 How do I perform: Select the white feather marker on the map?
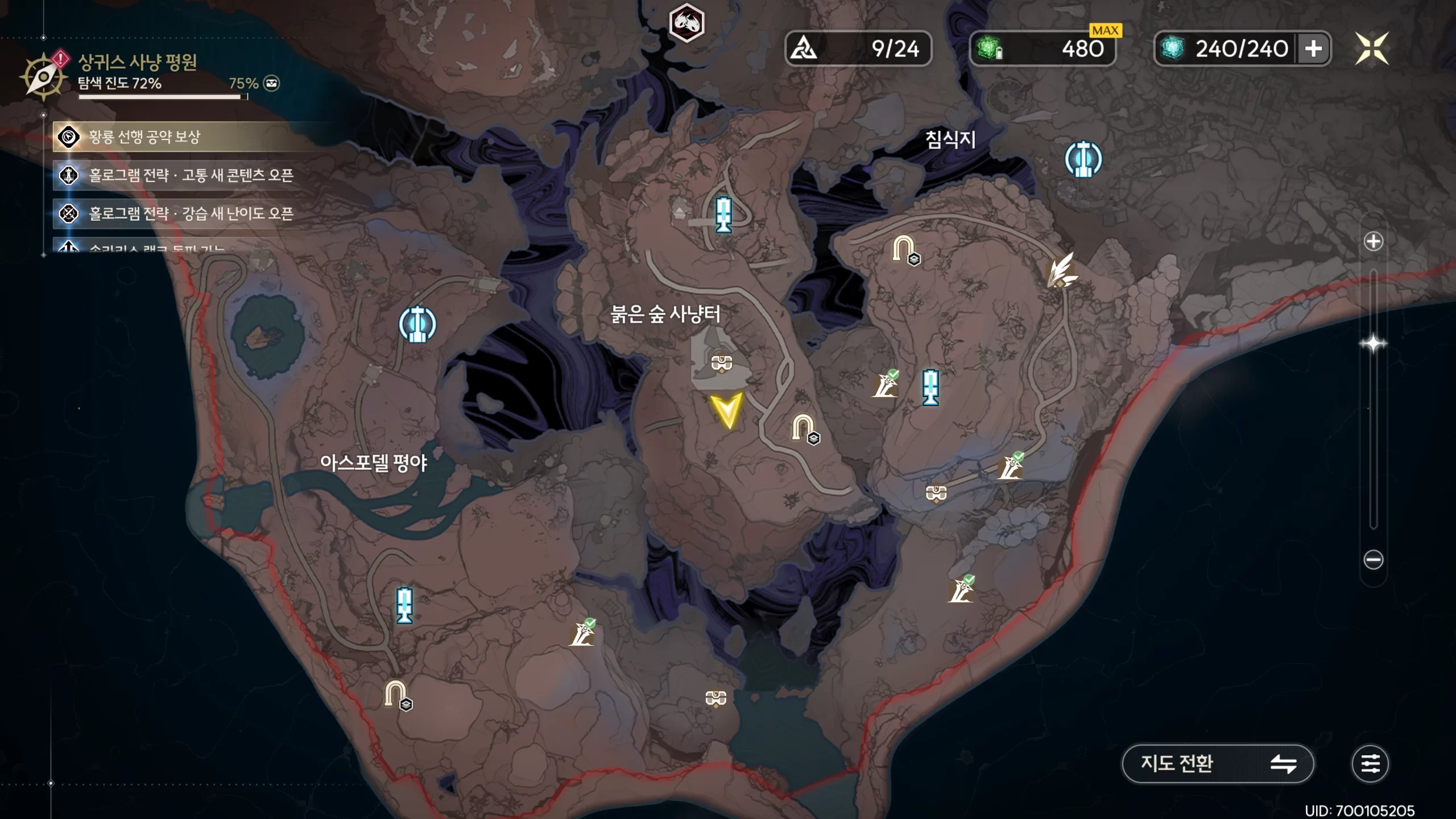(1061, 270)
